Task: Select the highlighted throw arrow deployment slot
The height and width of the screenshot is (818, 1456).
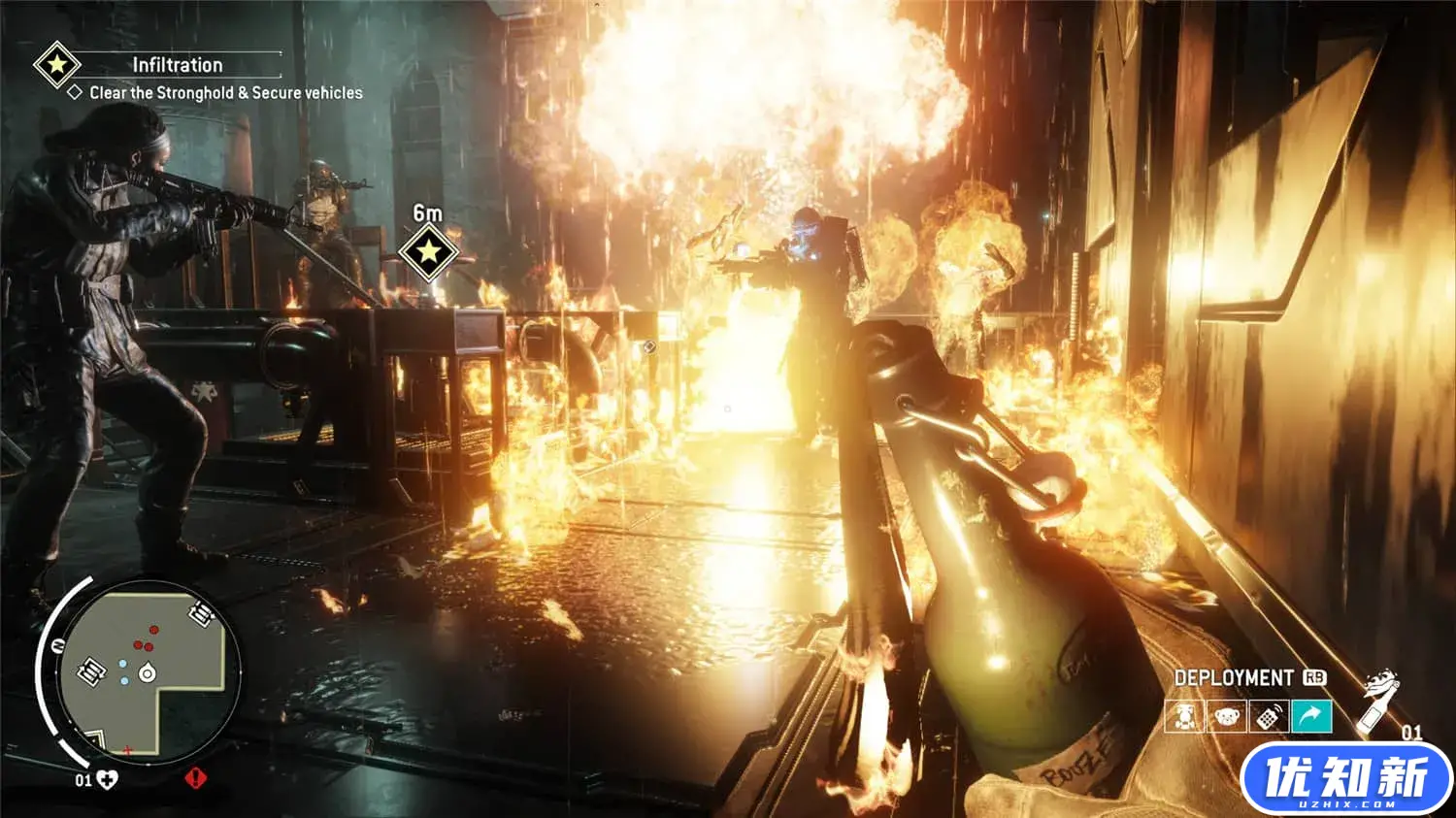Action: coord(1311,717)
